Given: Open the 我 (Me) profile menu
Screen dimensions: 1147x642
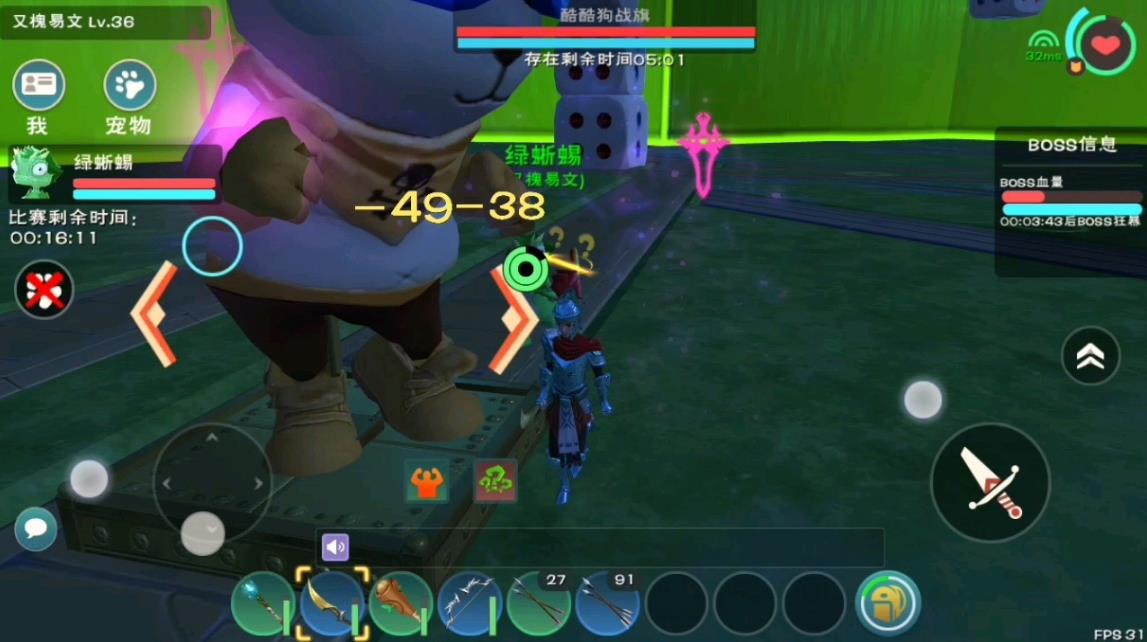Looking at the screenshot, I should click(x=38, y=86).
